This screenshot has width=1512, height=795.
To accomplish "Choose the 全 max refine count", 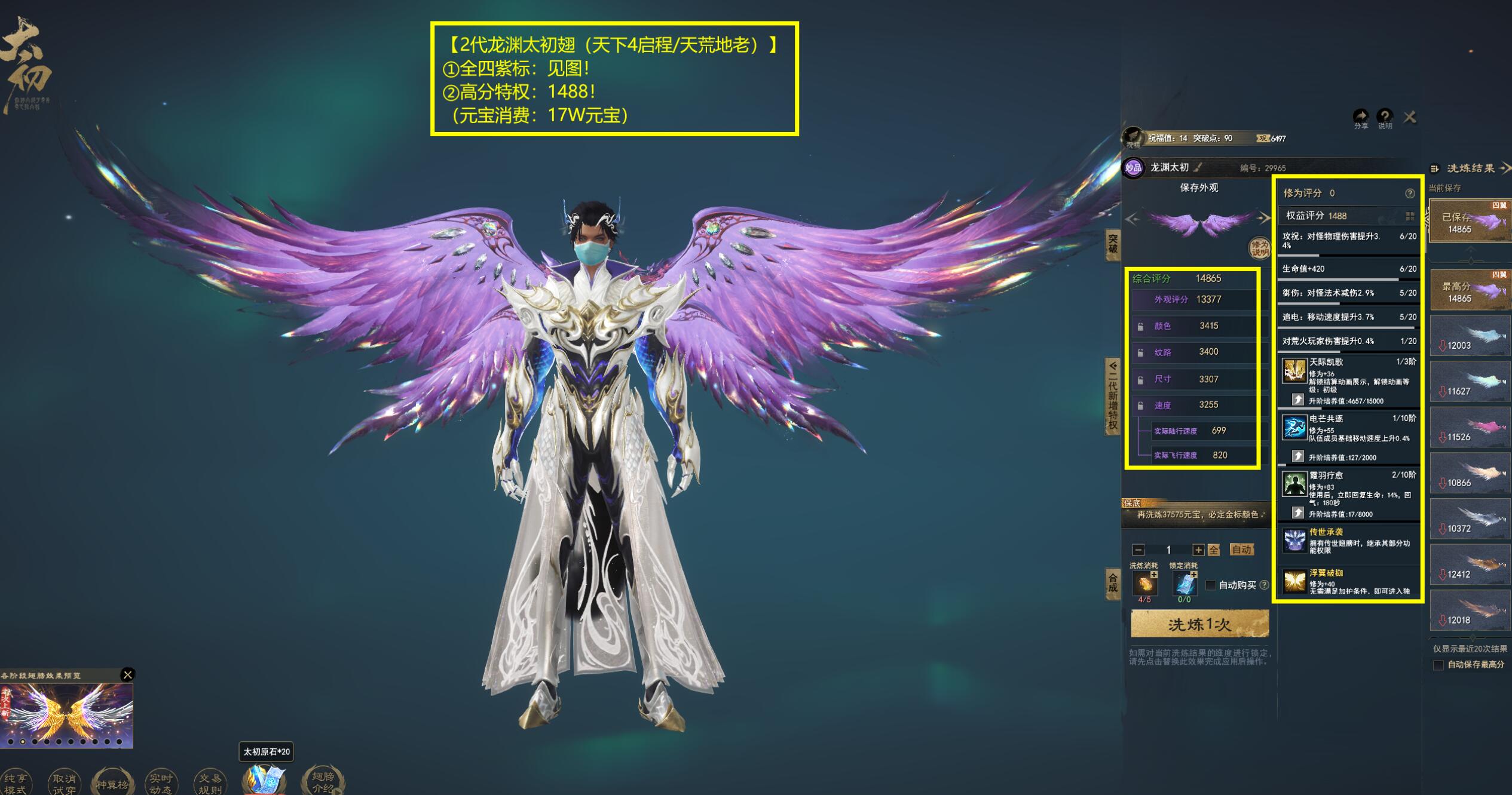I will (1214, 550).
